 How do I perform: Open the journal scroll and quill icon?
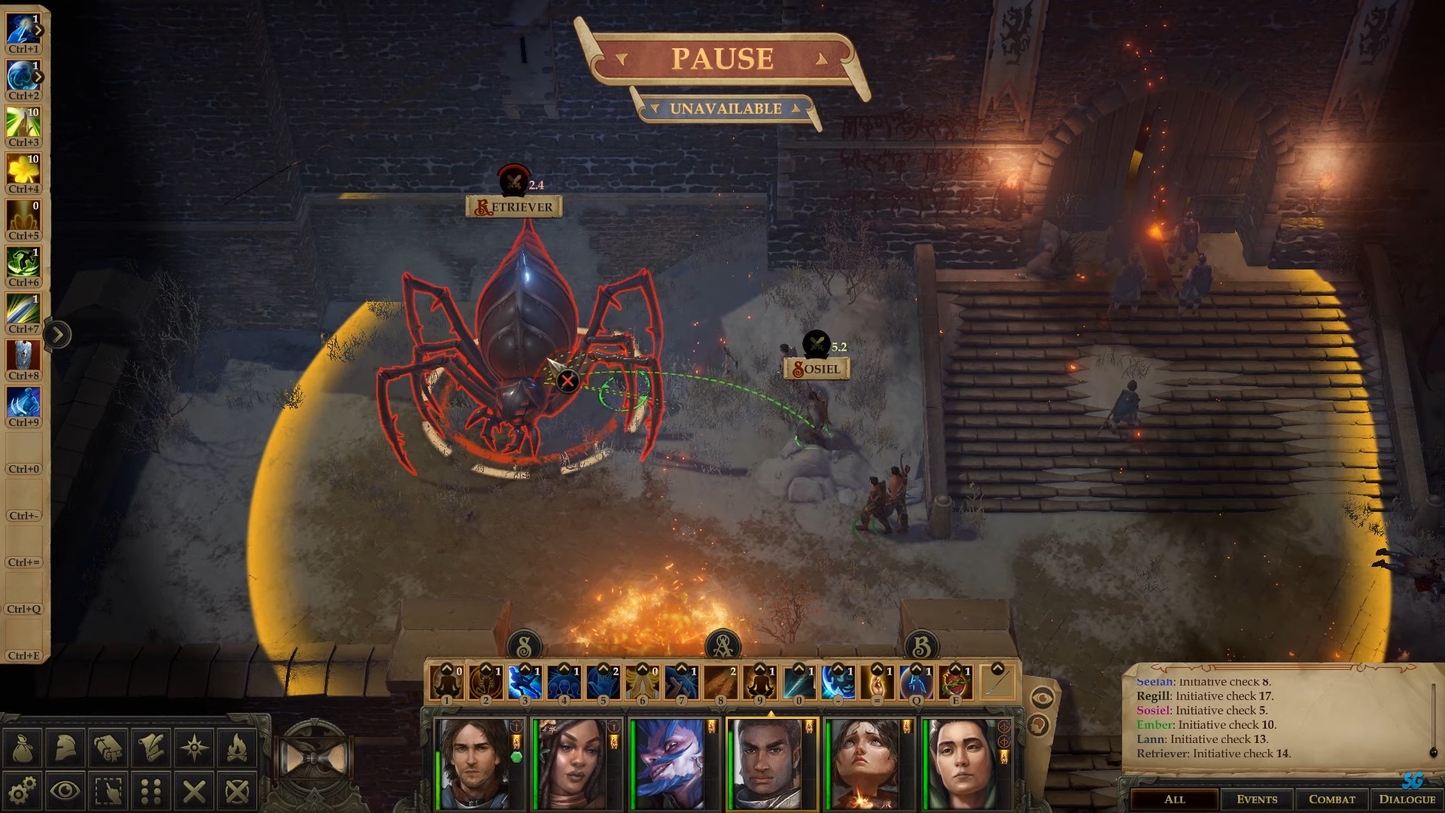[x=151, y=747]
